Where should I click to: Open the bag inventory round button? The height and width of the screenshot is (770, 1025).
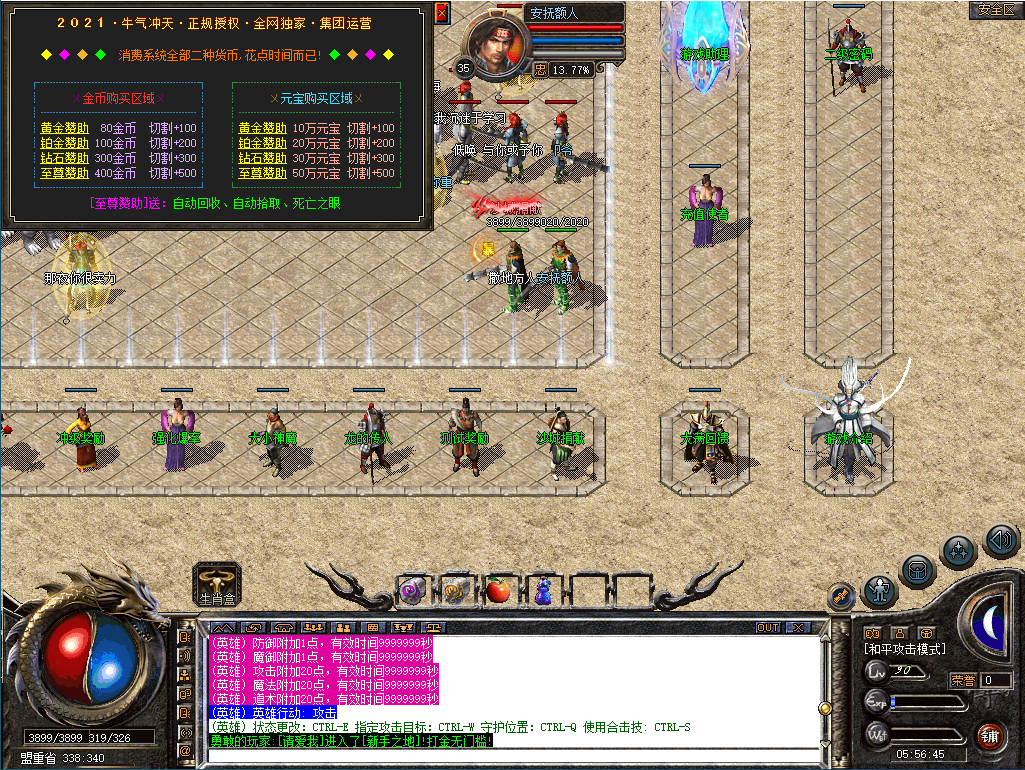tap(918, 571)
